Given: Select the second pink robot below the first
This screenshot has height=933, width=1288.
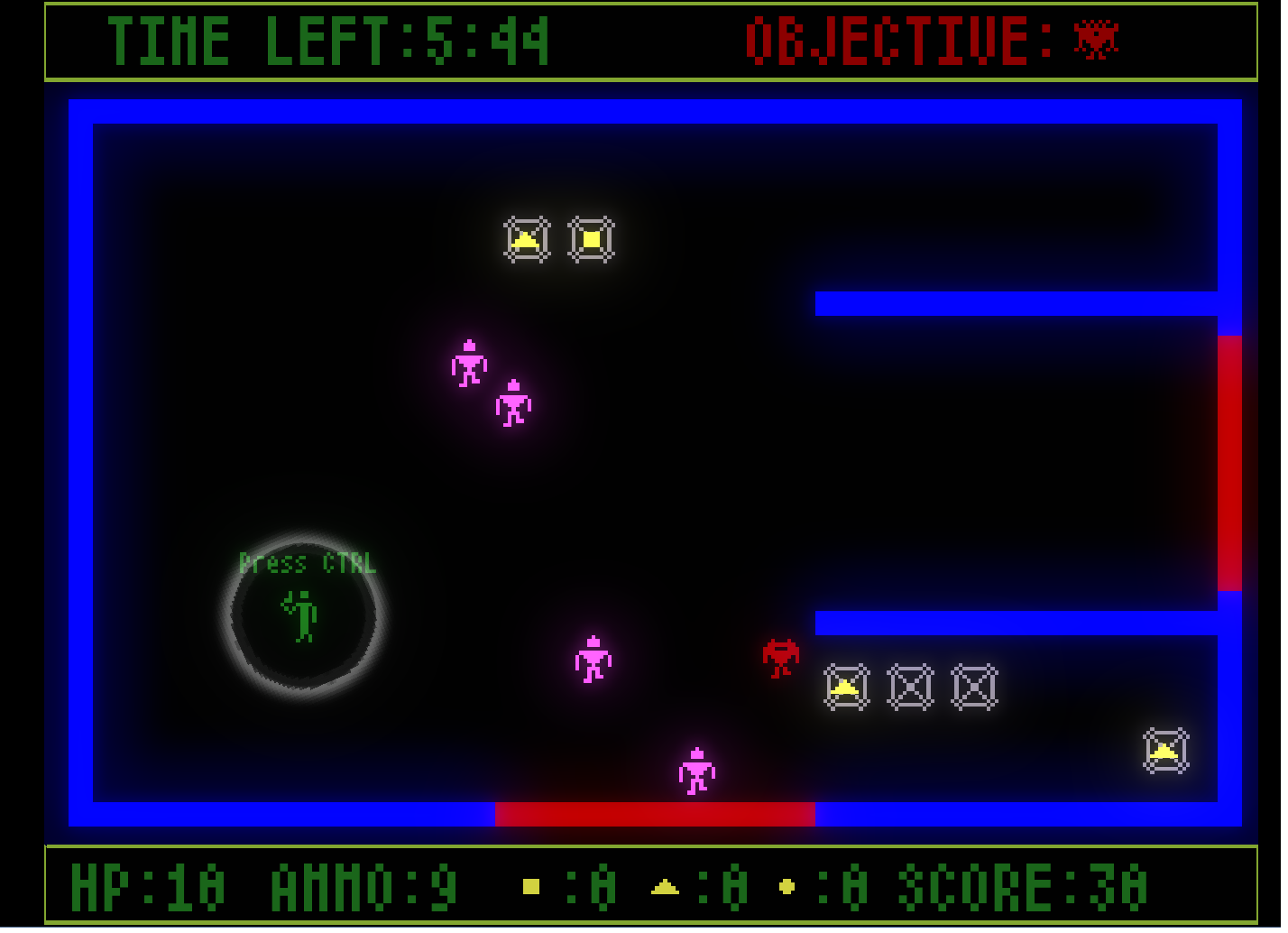Looking at the screenshot, I should coord(513,405).
